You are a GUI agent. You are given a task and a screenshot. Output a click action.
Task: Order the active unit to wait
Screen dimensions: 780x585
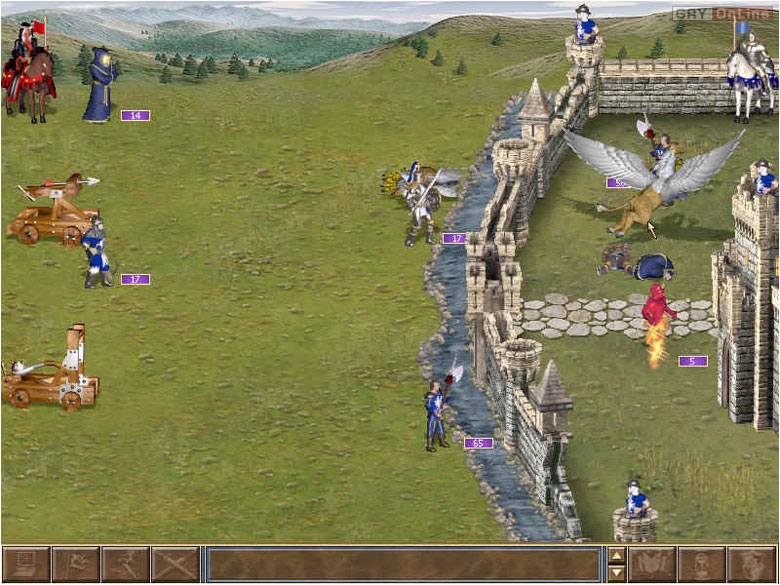point(702,565)
